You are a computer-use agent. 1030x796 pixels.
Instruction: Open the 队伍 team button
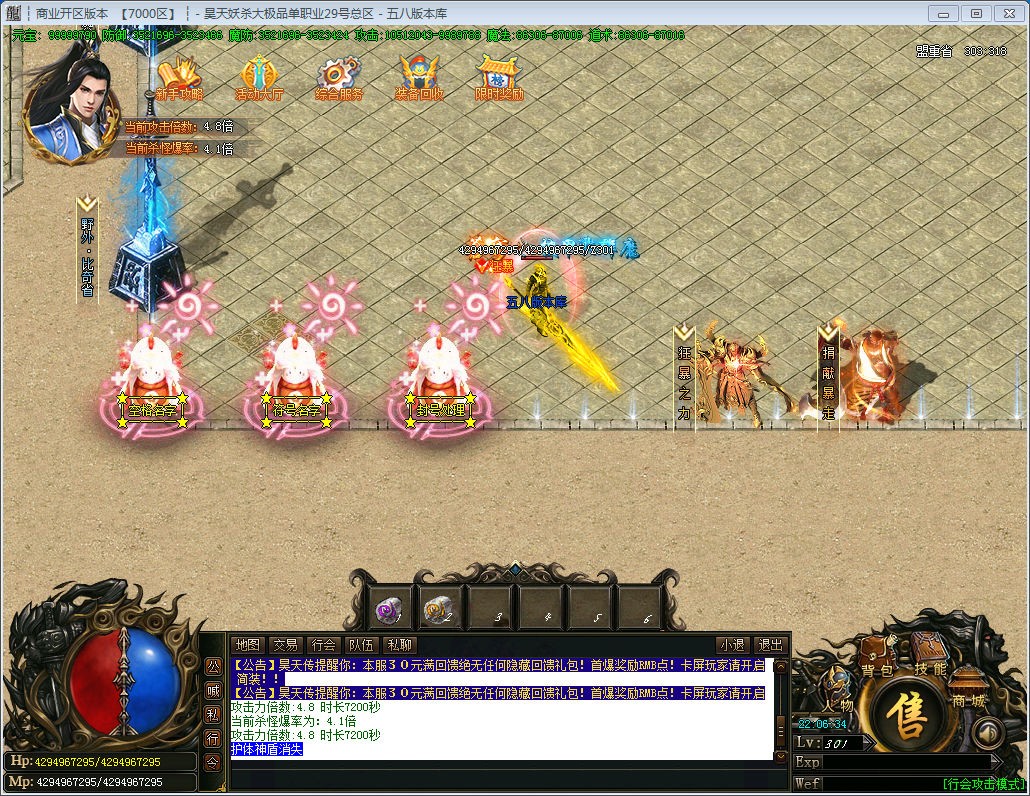tap(361, 645)
